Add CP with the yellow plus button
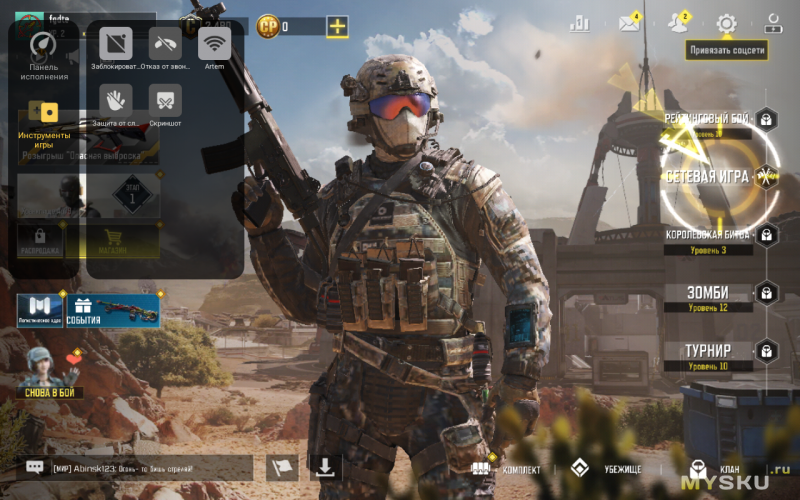The image size is (800, 500). [x=337, y=27]
